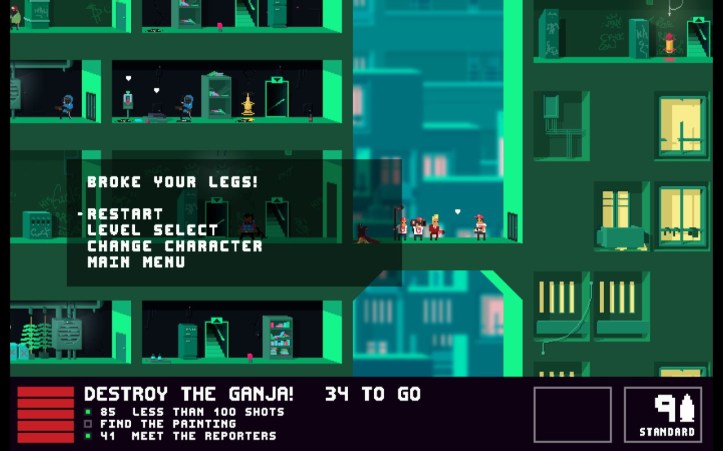Click the empty item slot box
The height and width of the screenshot is (451, 723).
click(x=572, y=414)
